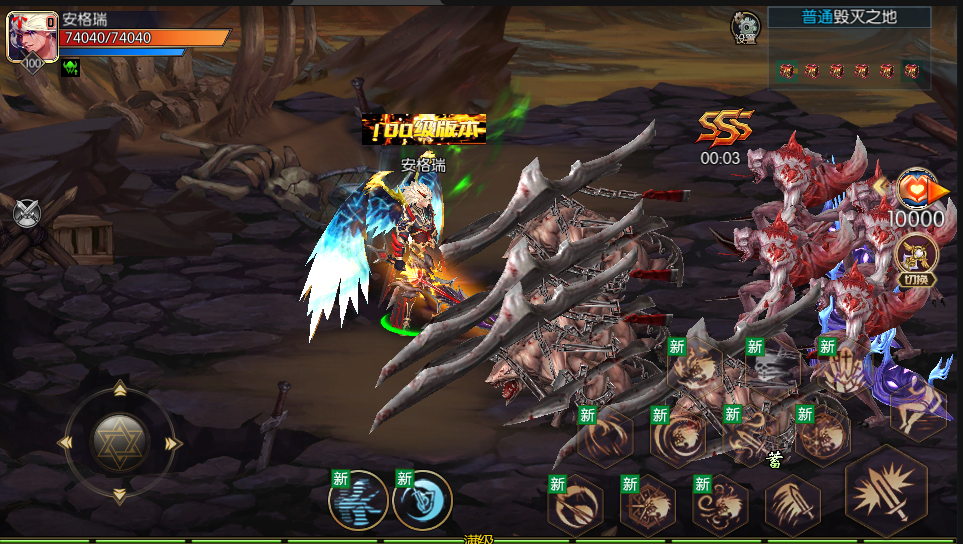The image size is (963, 544).
Task: Click the virtual joystick star center
Action: tap(120, 441)
